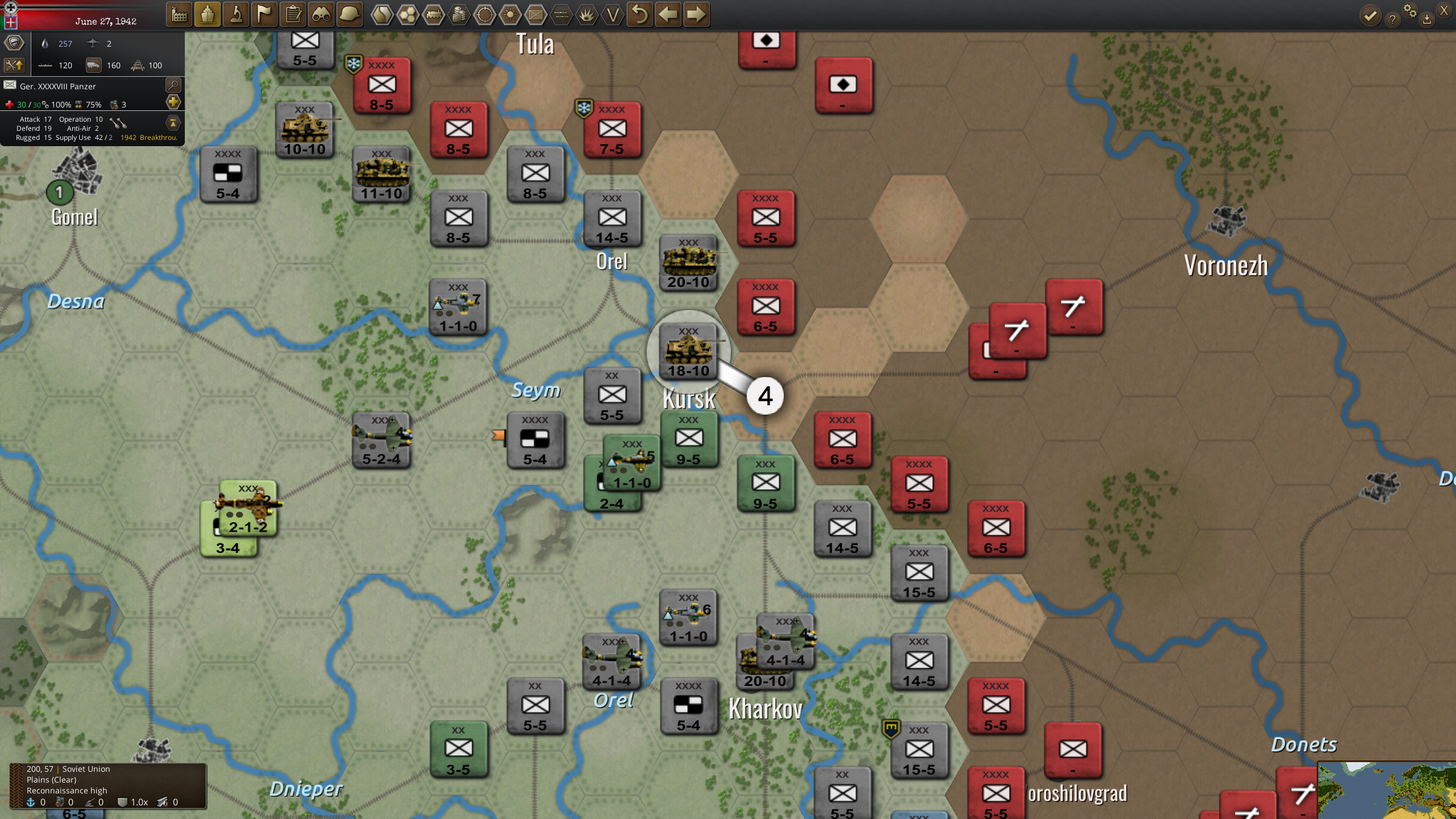Inspect Ger. XXXXVIII Panzer with magnifier
1456x819 pixels.
tap(173, 85)
